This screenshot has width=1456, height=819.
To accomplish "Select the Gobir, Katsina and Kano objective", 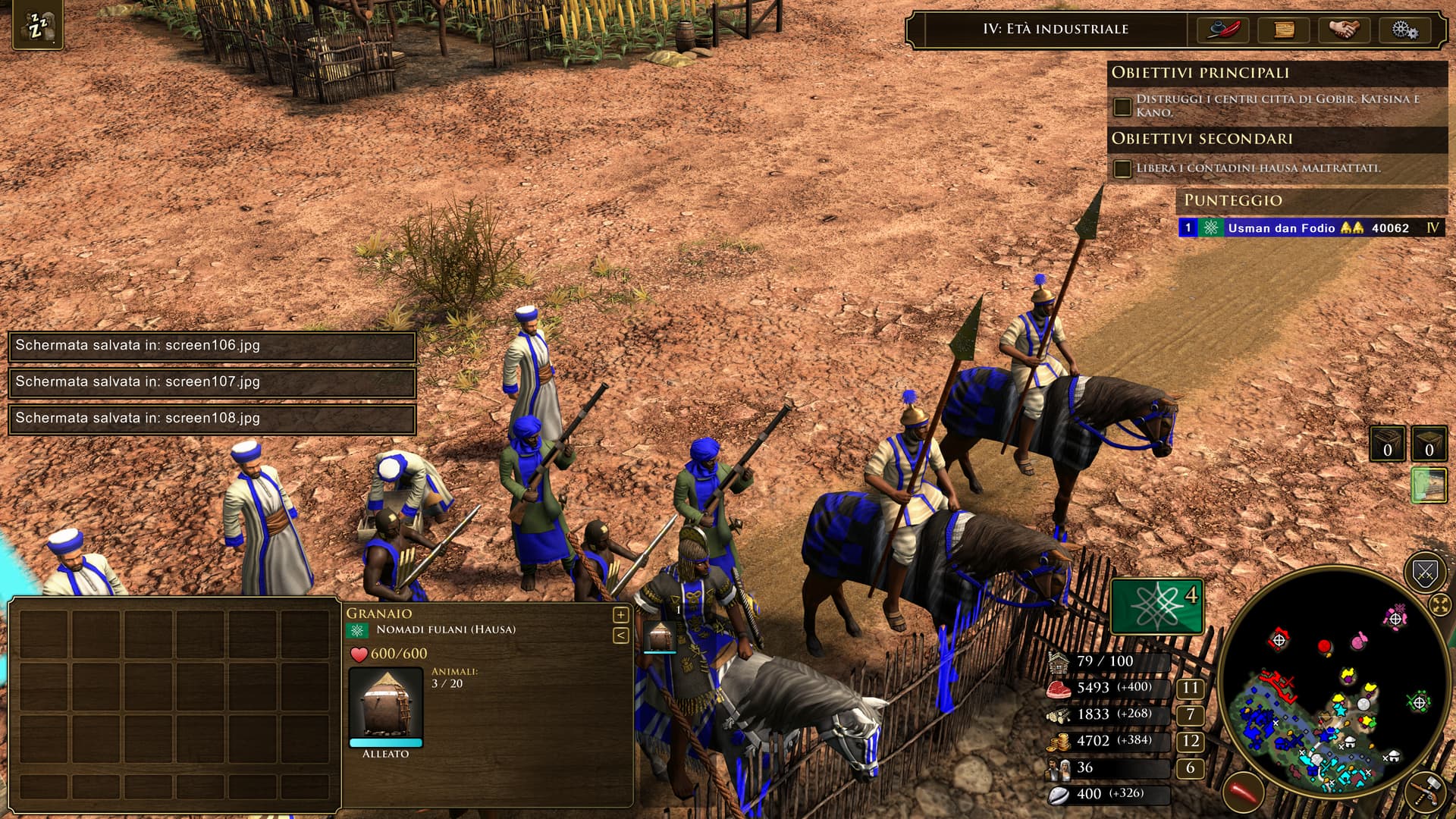I will point(1276,105).
